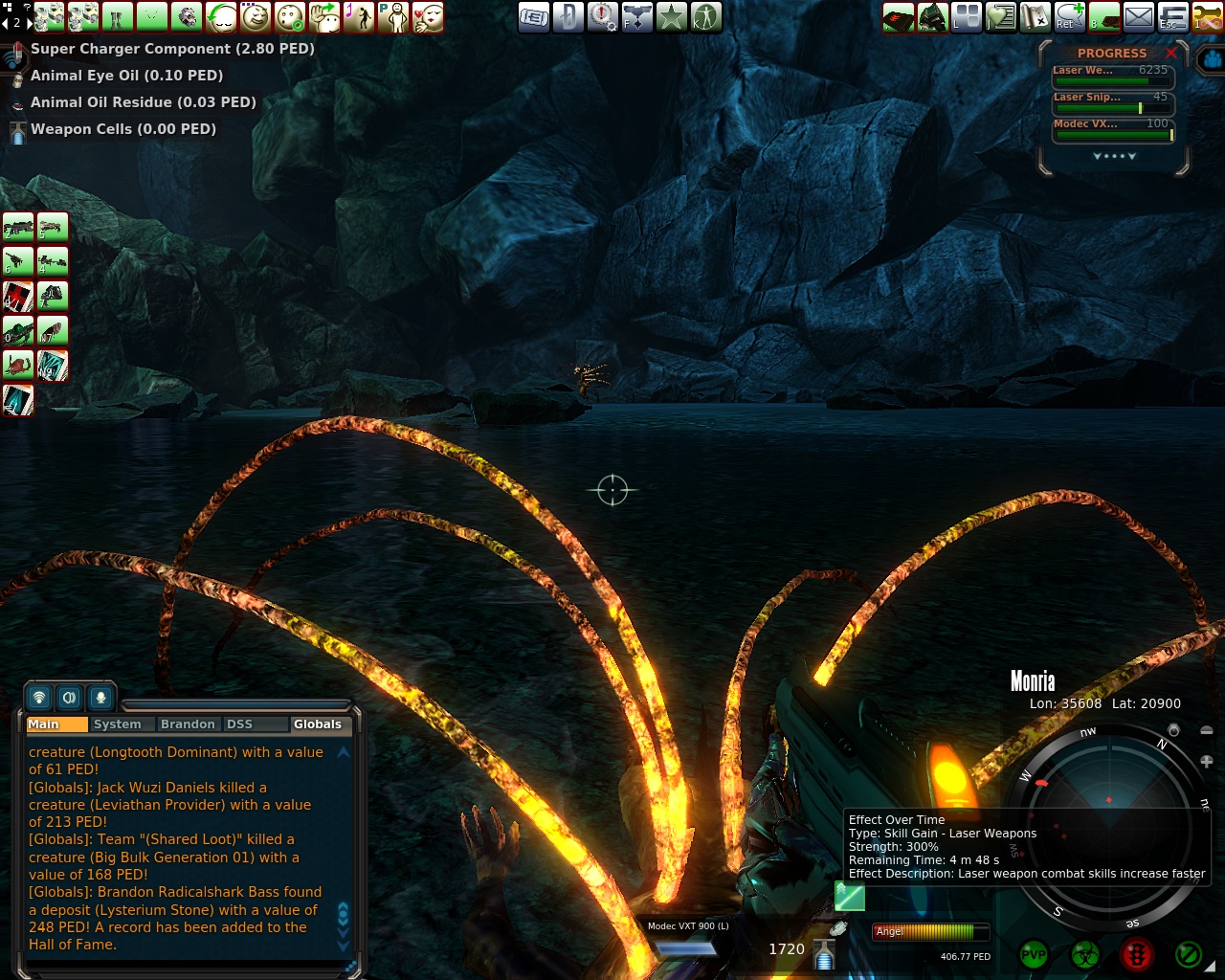
Task: Open the map icon in the toolbar
Action: point(1035,16)
